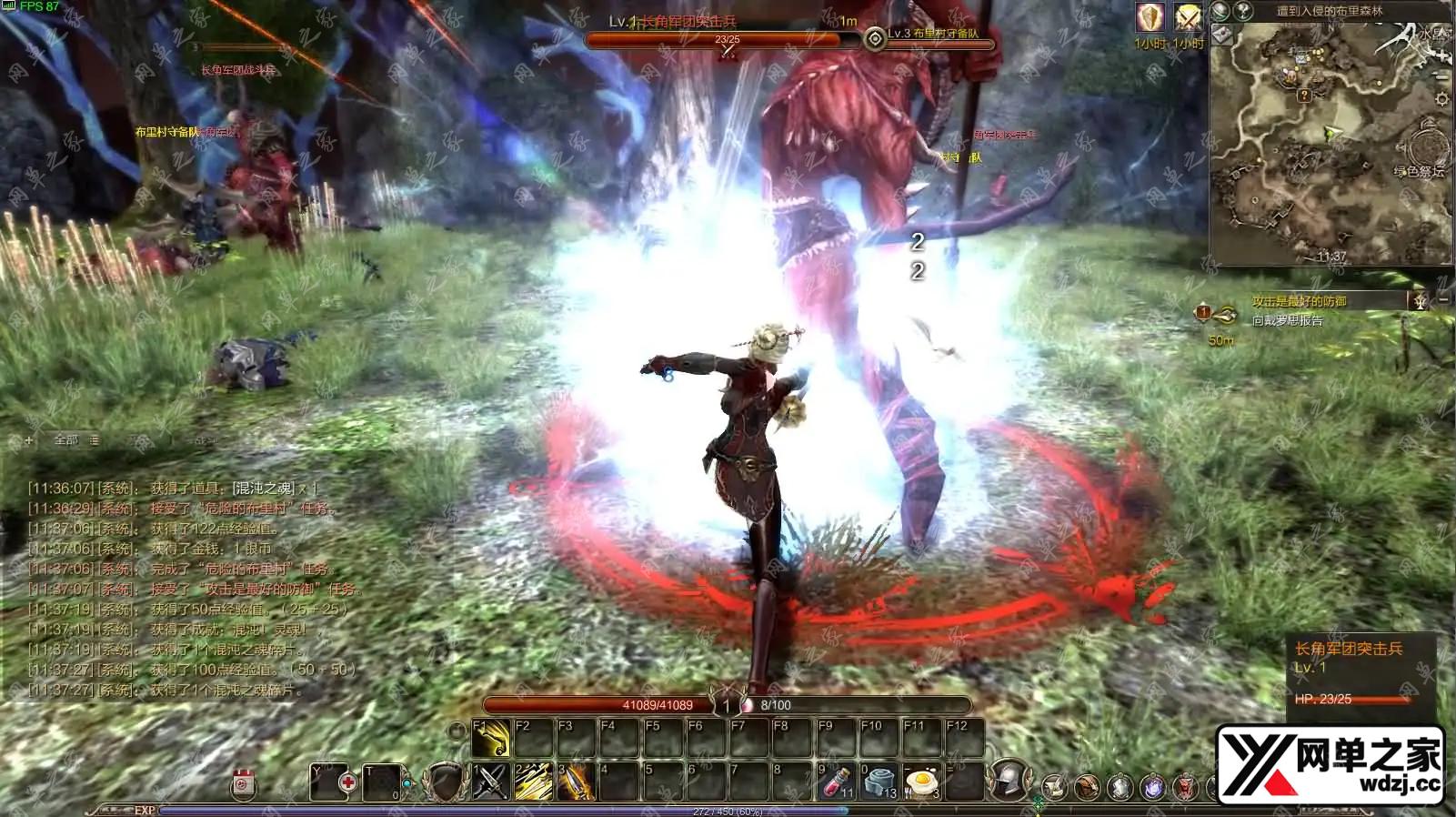Eat the fried egg food item
This screenshot has width=1456, height=817.
922,782
